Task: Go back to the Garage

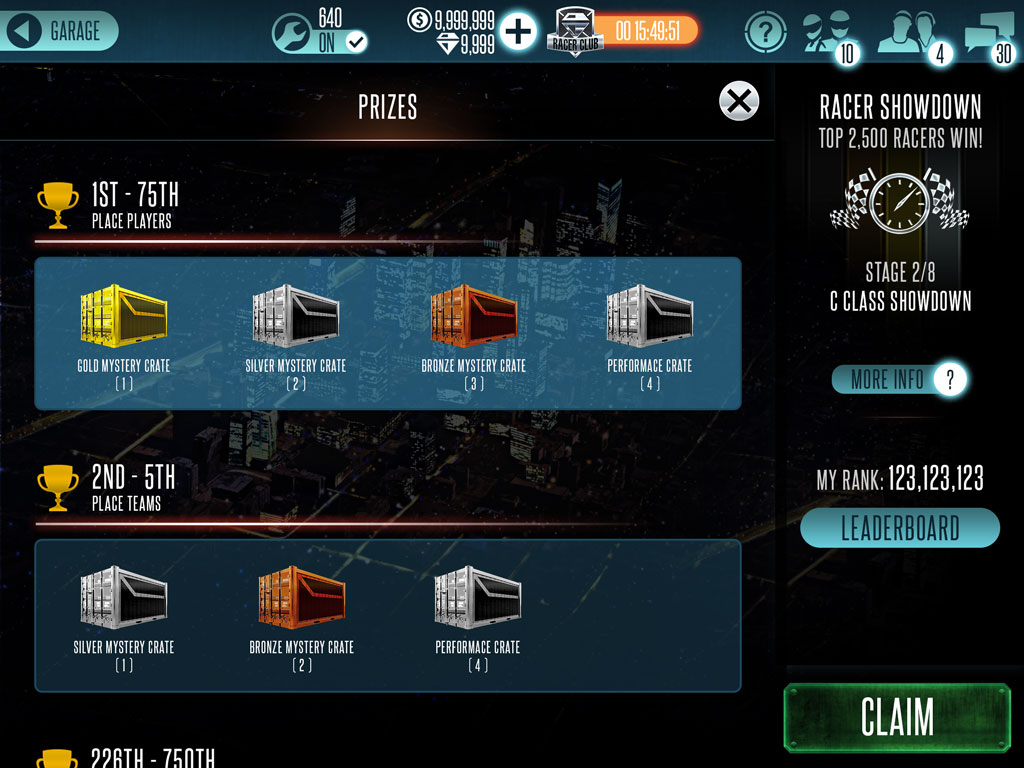Action: (x=60, y=31)
